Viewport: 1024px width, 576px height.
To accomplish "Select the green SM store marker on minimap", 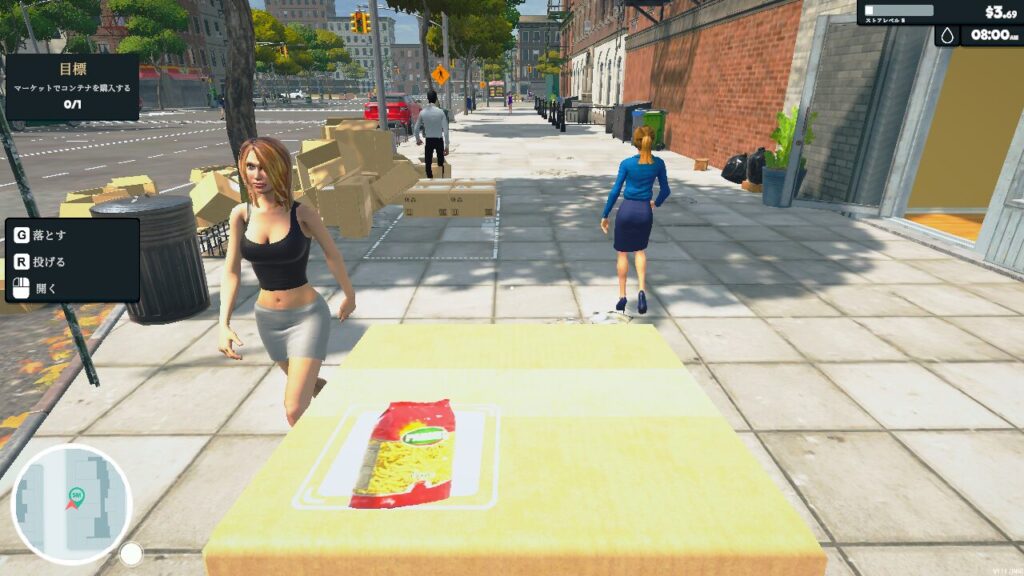I will pos(76,494).
